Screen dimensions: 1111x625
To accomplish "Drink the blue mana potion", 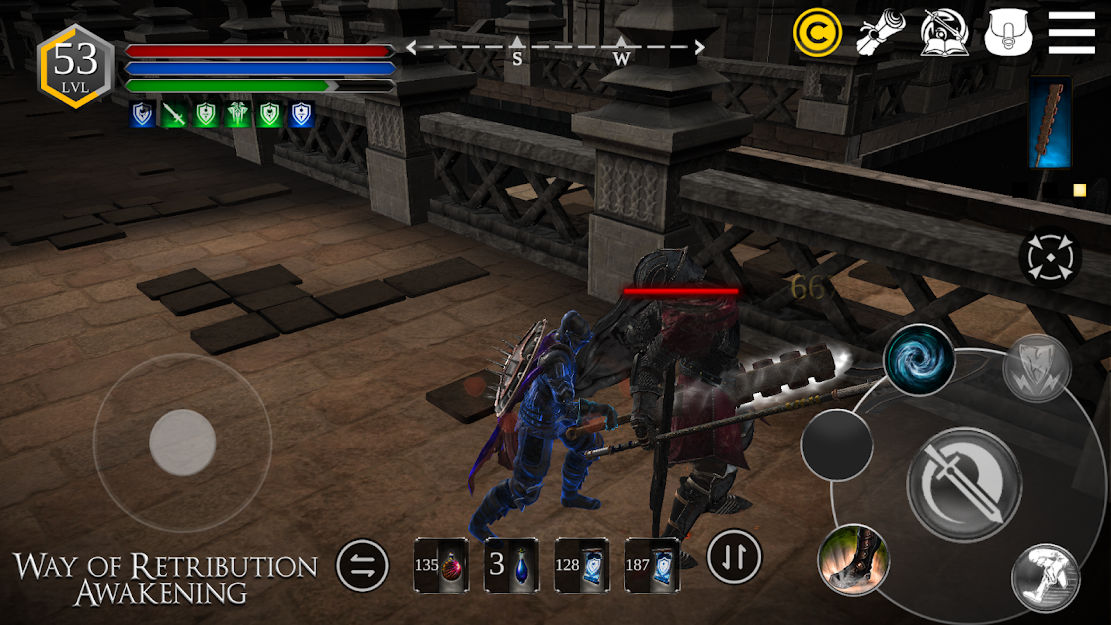I will (511, 565).
